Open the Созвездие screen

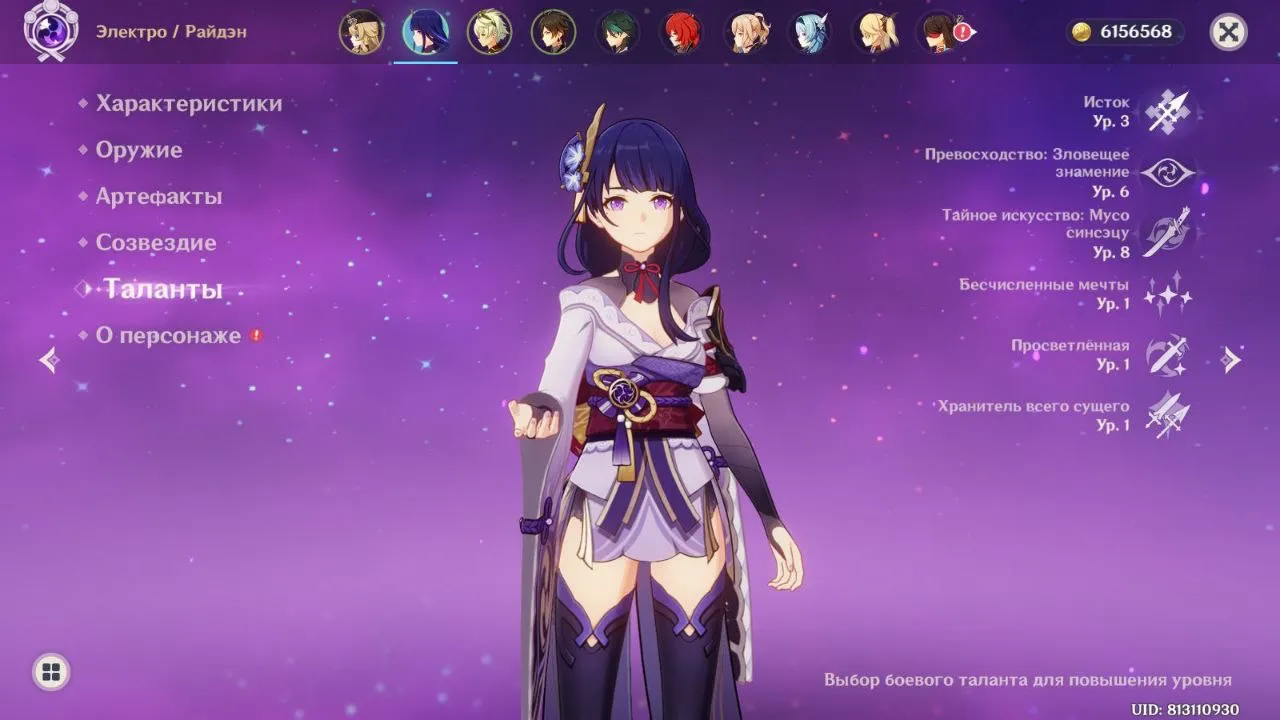(x=155, y=242)
